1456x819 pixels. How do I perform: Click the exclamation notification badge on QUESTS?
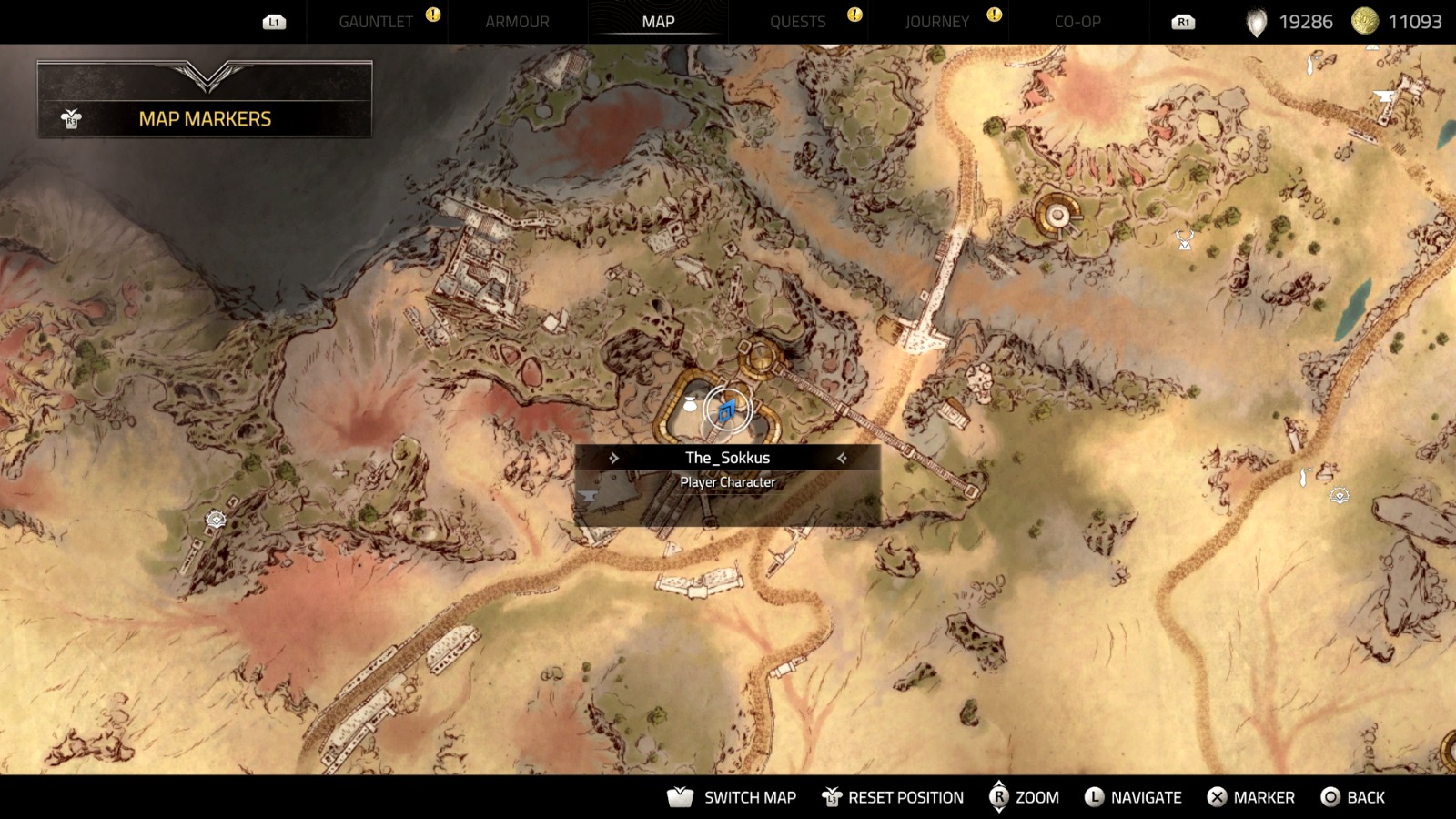854,16
